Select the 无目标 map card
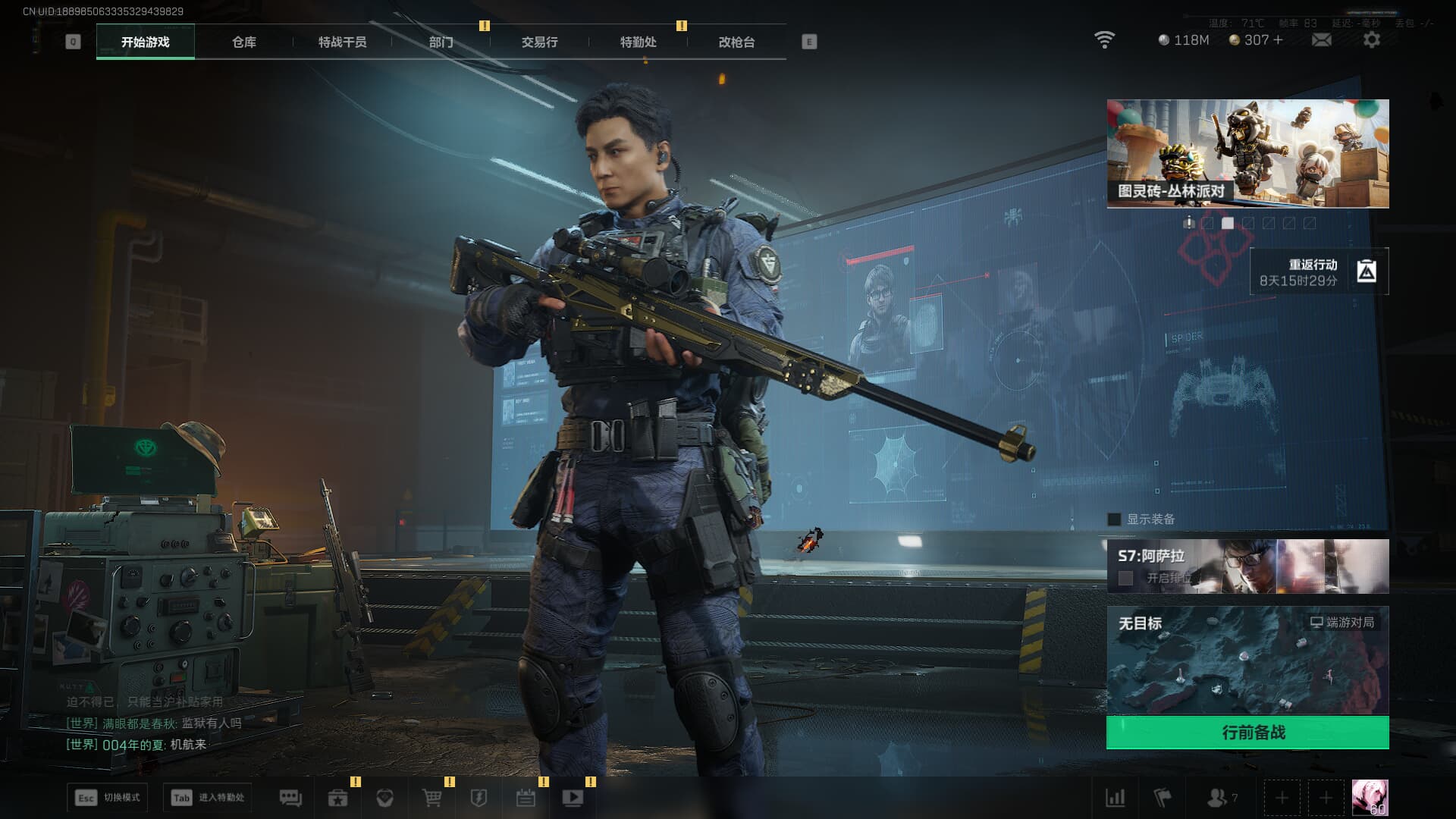The image size is (1456, 819). coord(1247,660)
